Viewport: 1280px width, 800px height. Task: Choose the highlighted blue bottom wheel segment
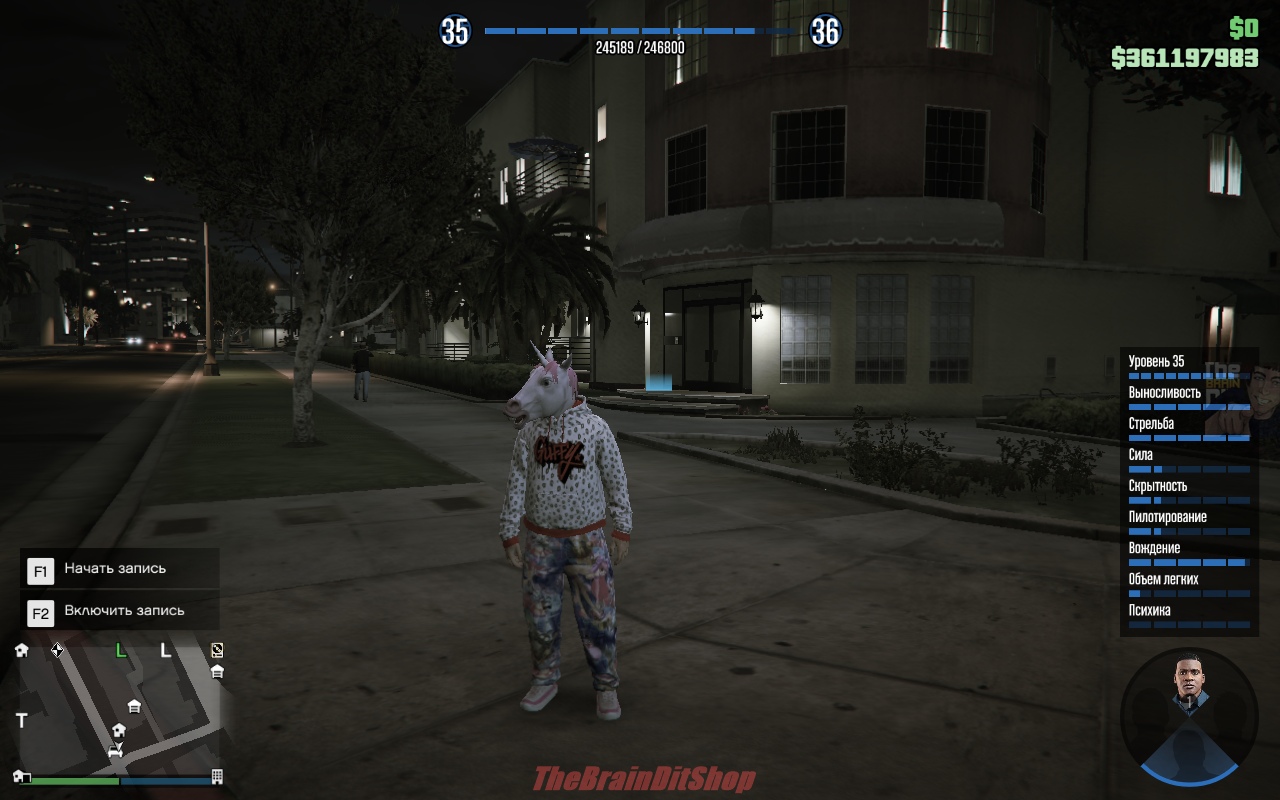pos(1189,765)
